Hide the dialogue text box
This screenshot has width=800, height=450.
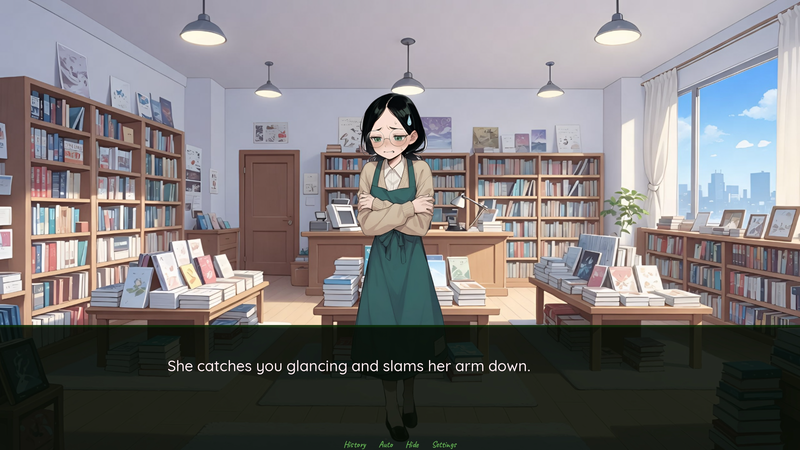[x=412, y=444]
